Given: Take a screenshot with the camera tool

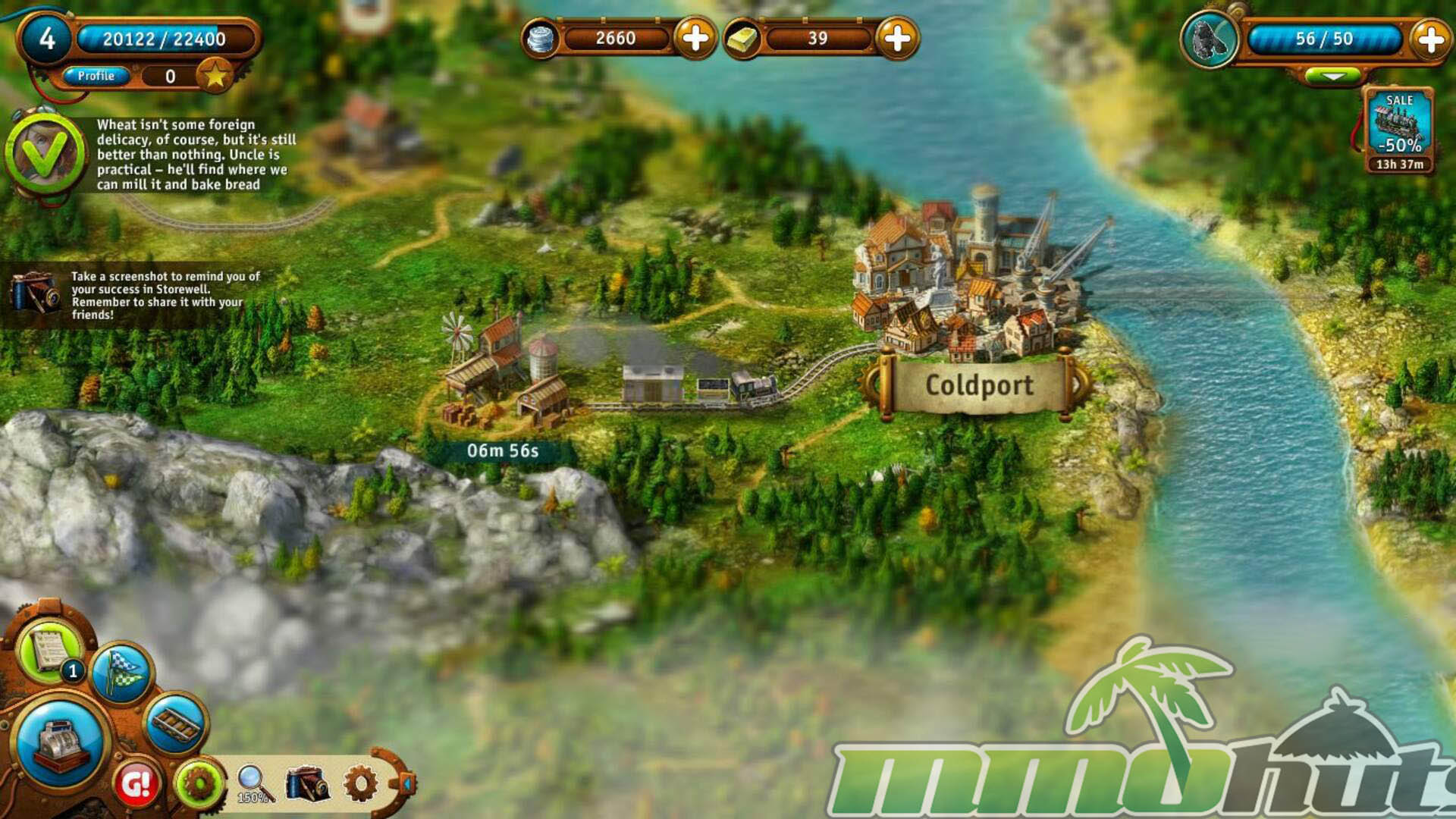Looking at the screenshot, I should tap(306, 783).
